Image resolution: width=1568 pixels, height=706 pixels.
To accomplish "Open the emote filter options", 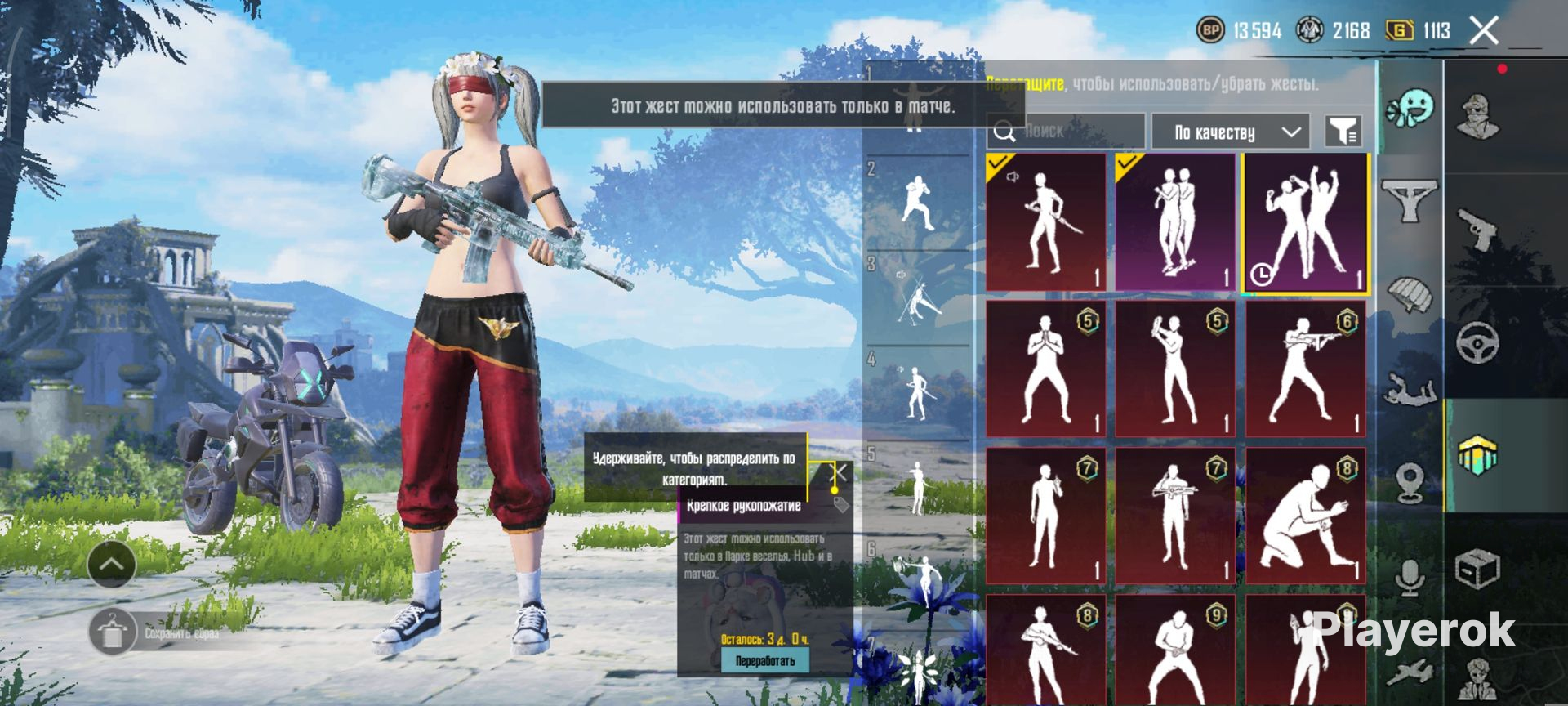I will (1343, 131).
